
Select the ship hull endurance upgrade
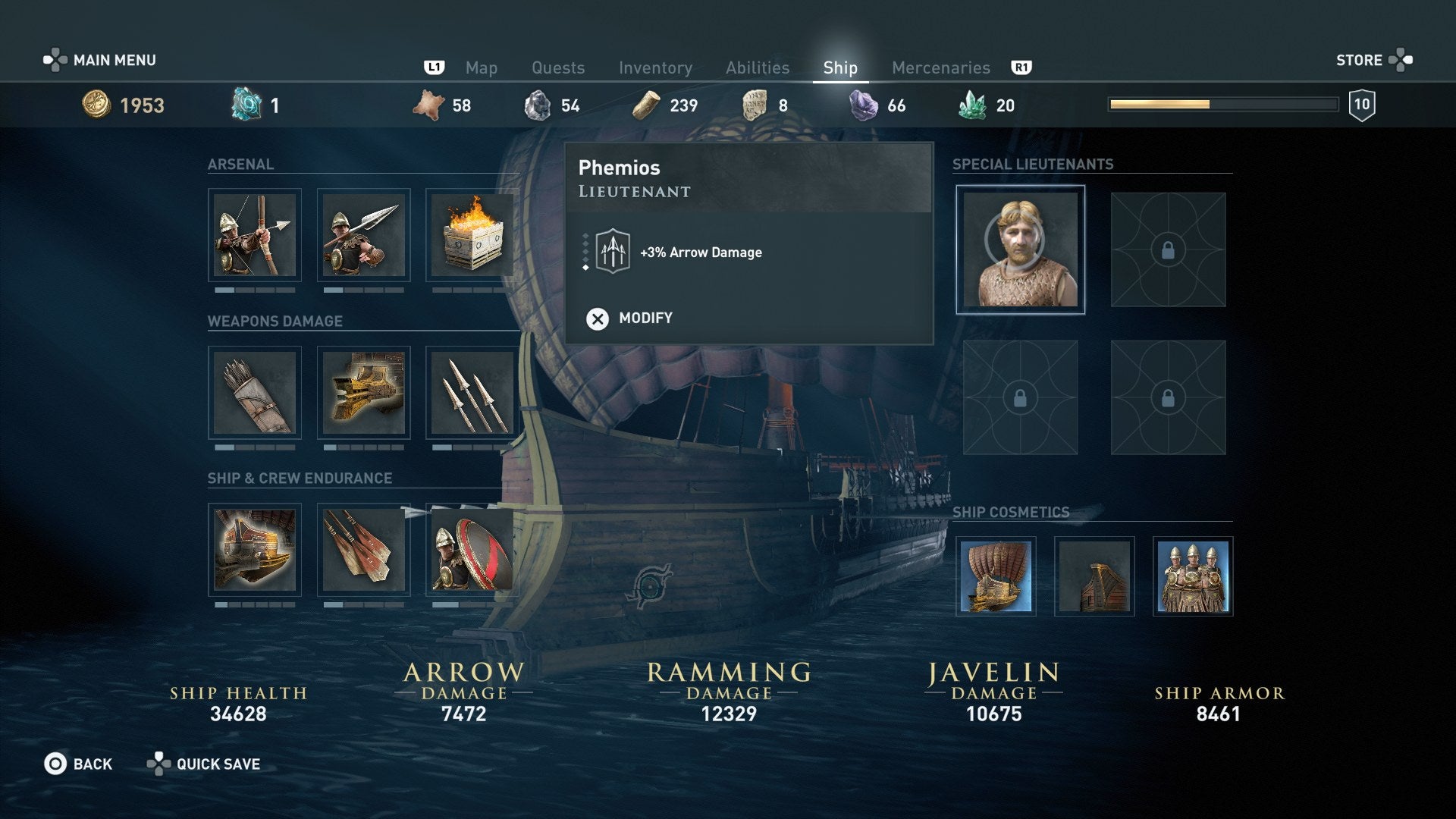pos(255,550)
